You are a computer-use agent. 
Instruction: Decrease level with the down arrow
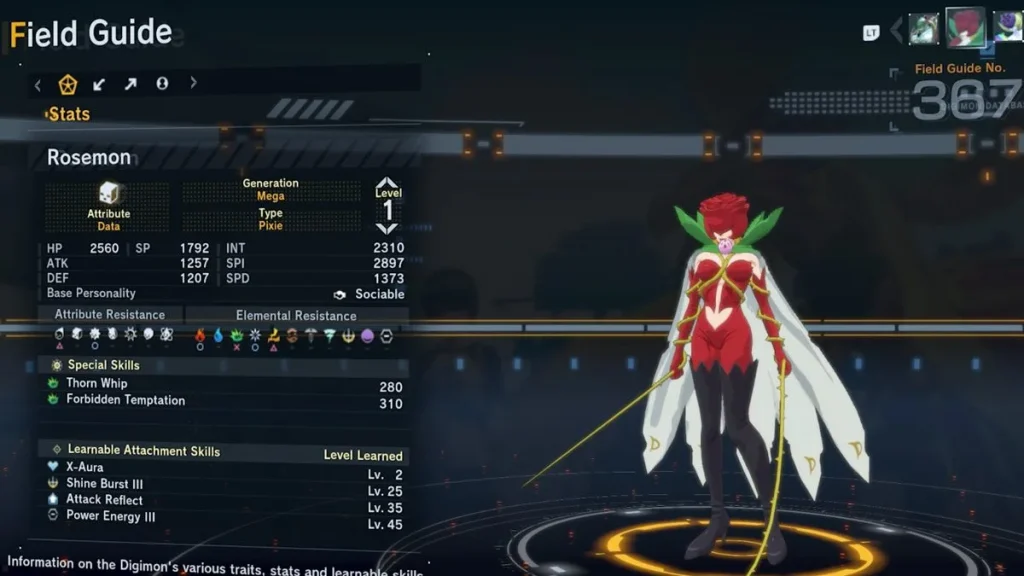point(387,229)
